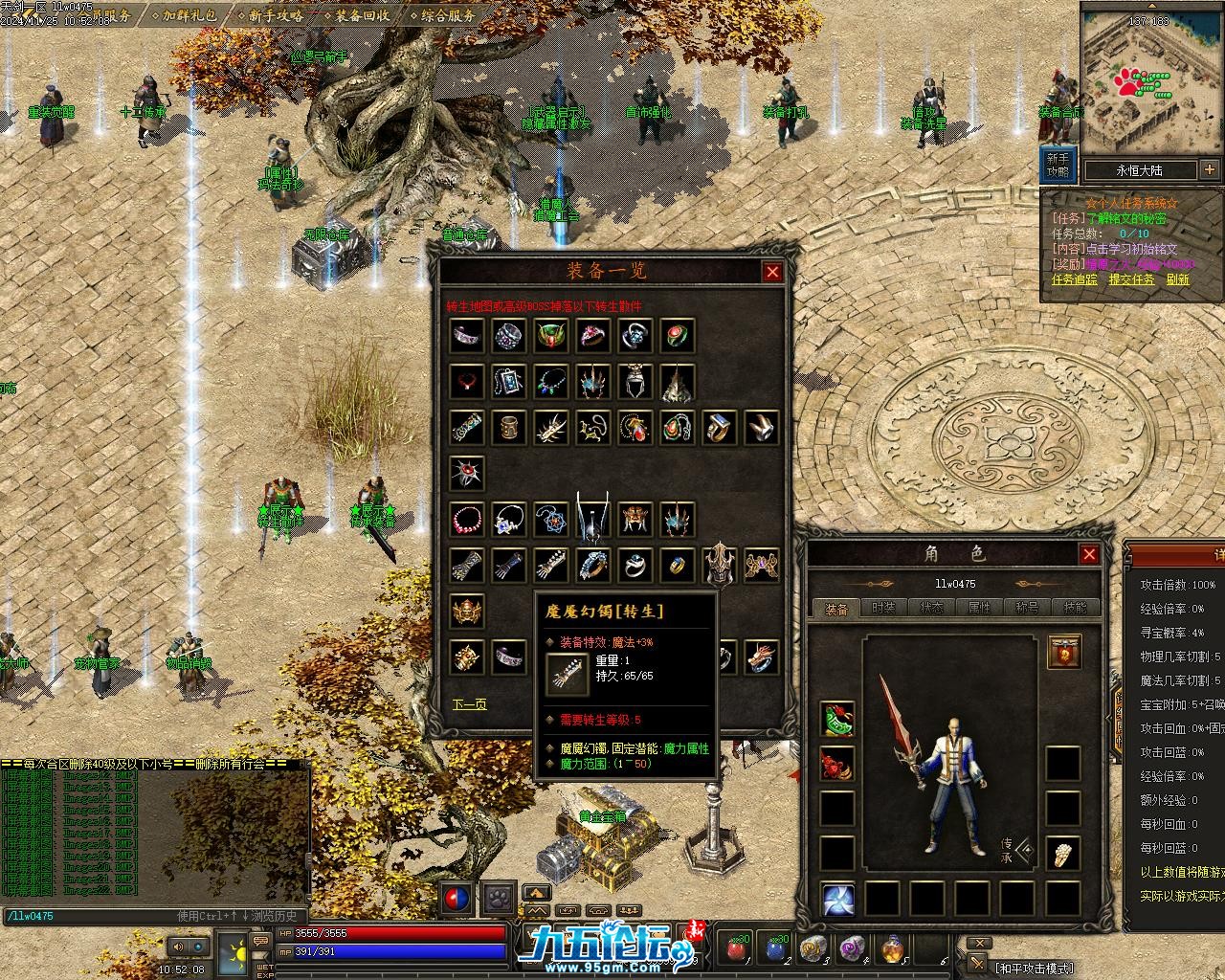Close the 装备一览 equipment list window
Image resolution: width=1225 pixels, height=980 pixels.
click(x=772, y=272)
